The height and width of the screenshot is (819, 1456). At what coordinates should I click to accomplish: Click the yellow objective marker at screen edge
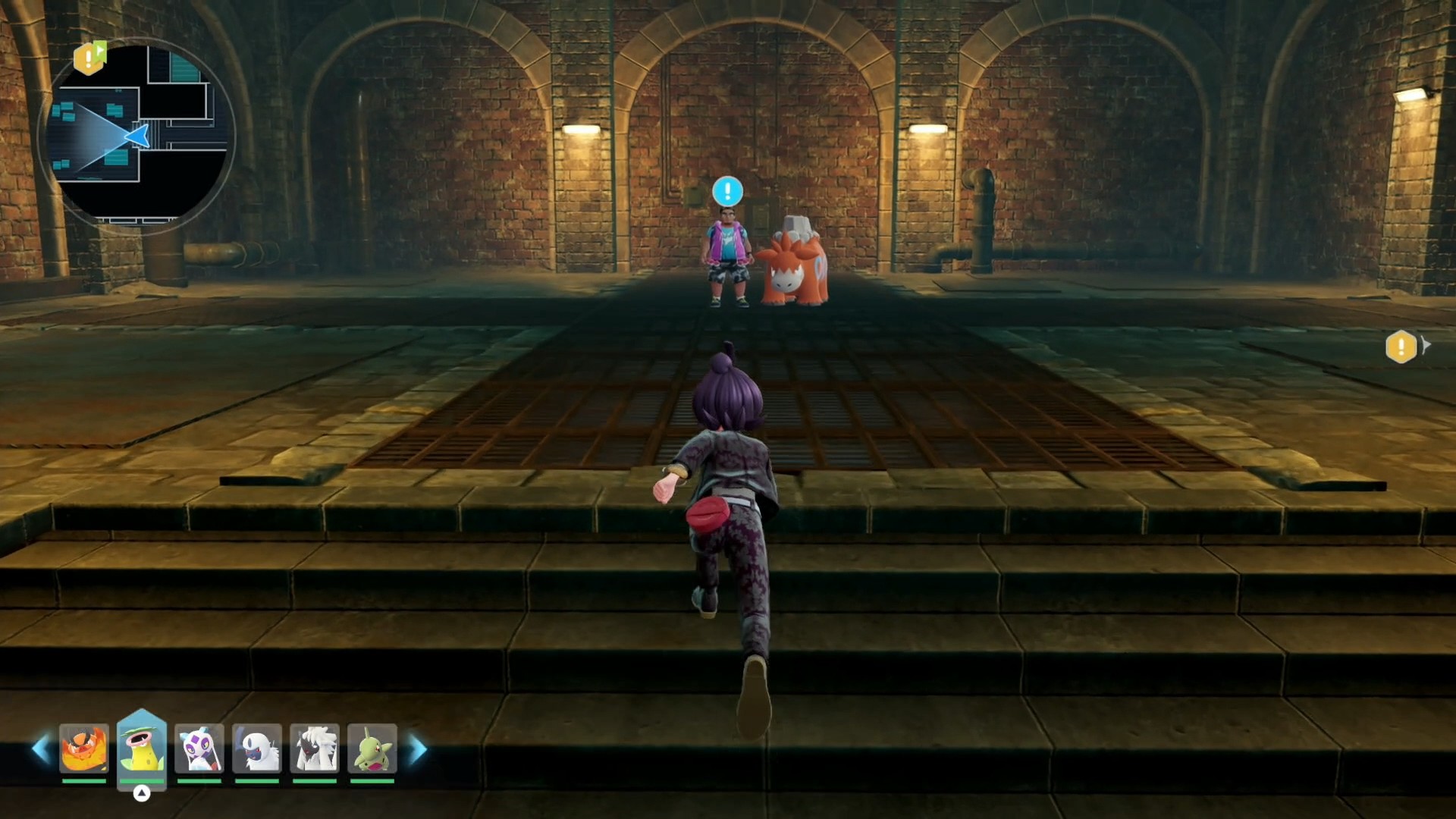1401,347
